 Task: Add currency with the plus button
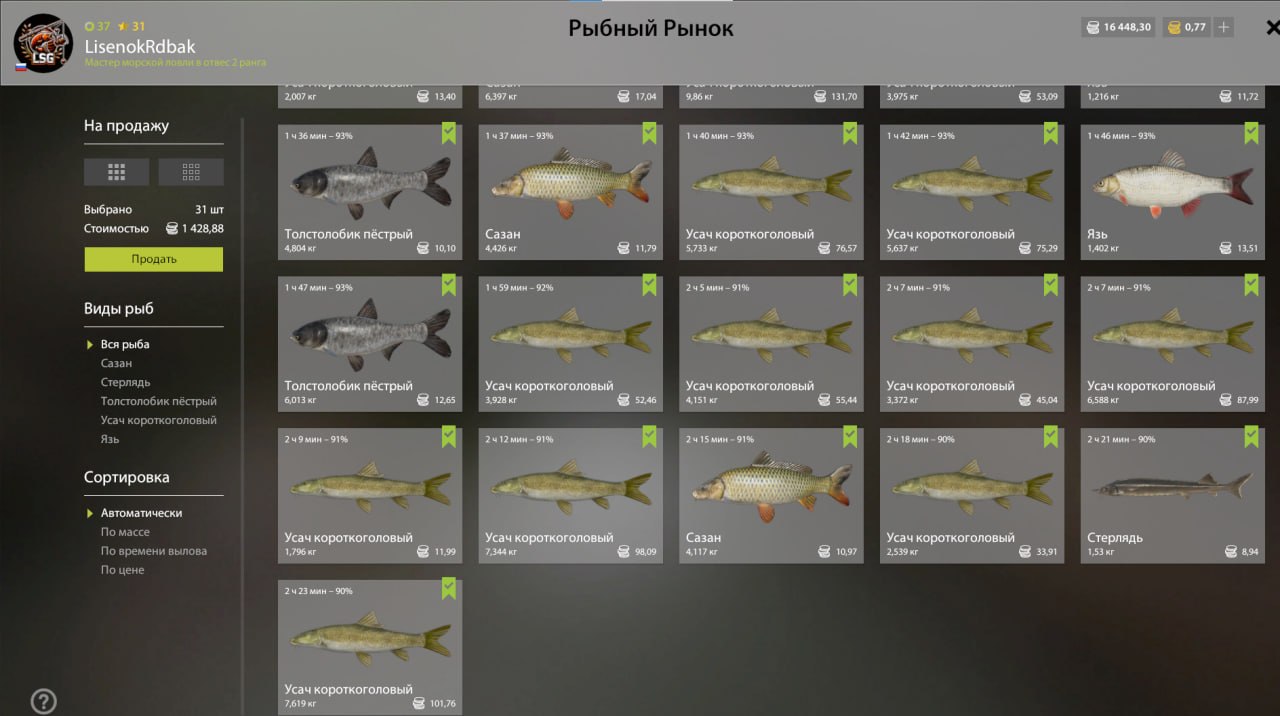(1223, 28)
